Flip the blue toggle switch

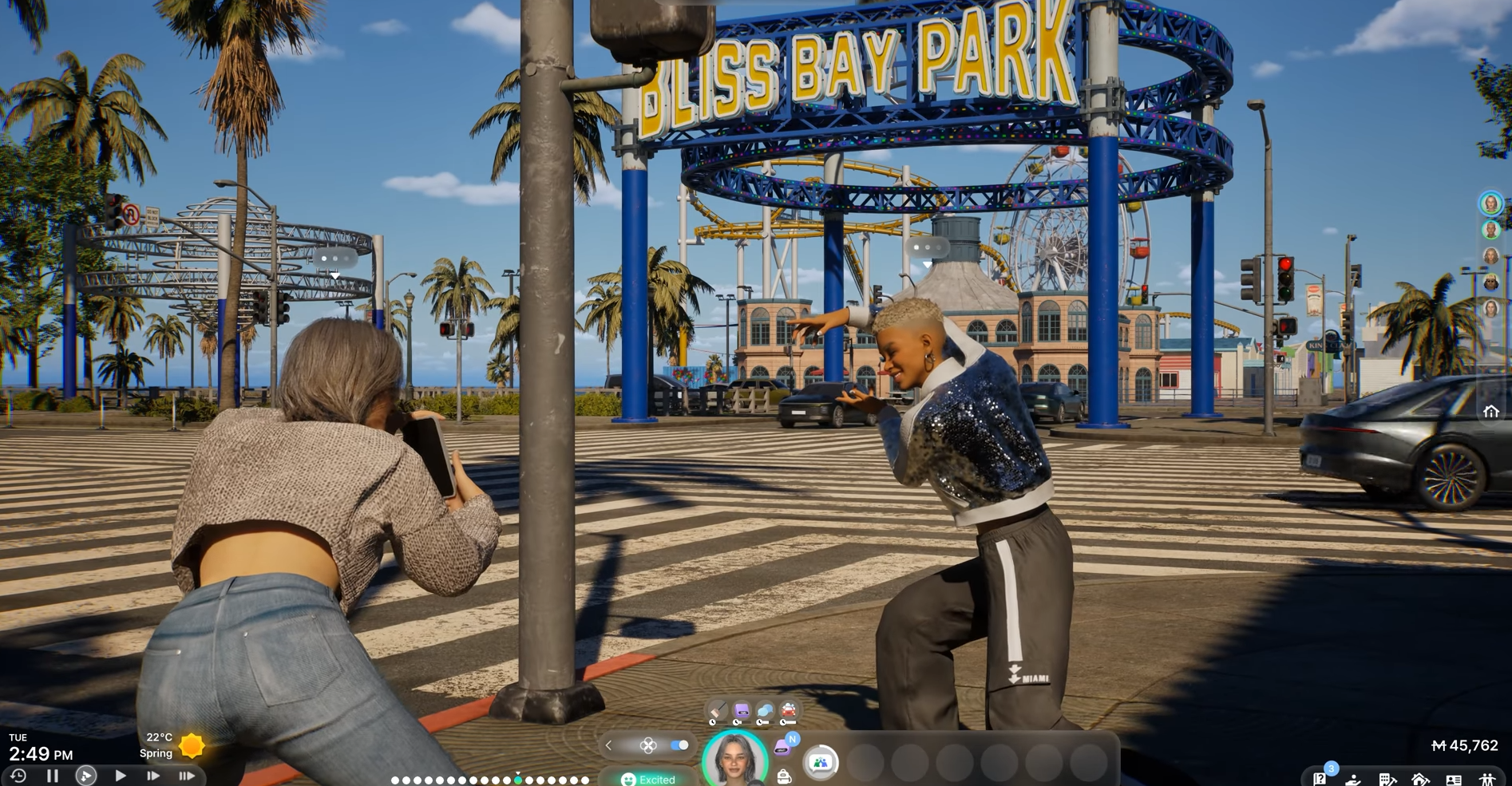[679, 745]
